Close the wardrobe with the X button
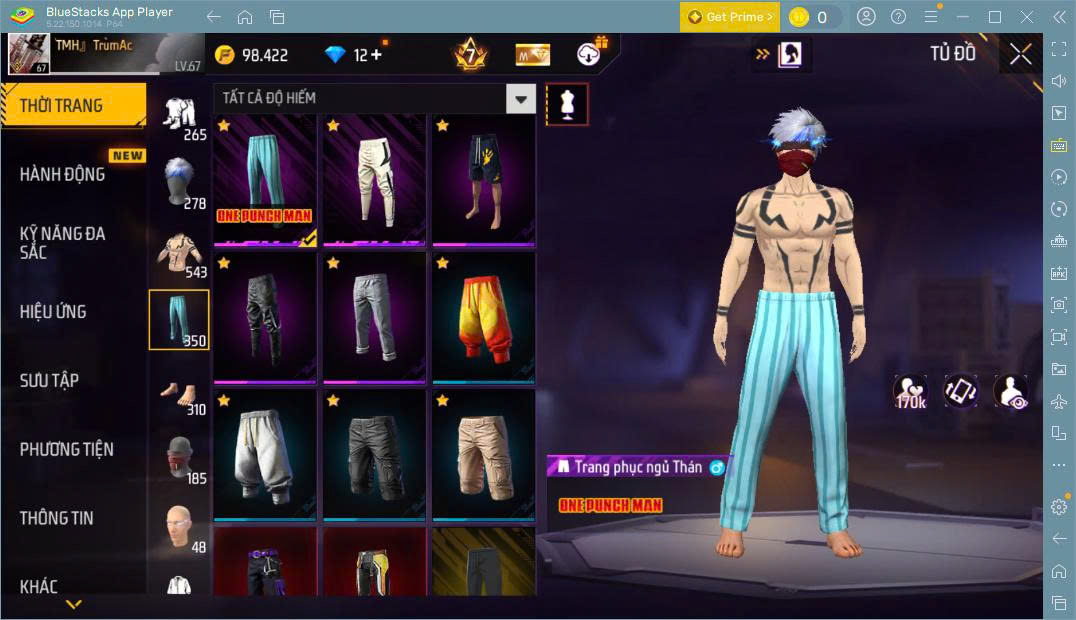This screenshot has width=1076, height=620. pos(1021,54)
